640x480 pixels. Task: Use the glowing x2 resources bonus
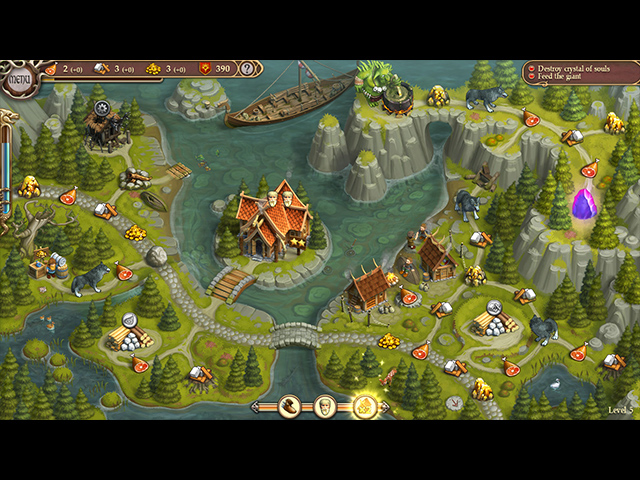(x=363, y=407)
